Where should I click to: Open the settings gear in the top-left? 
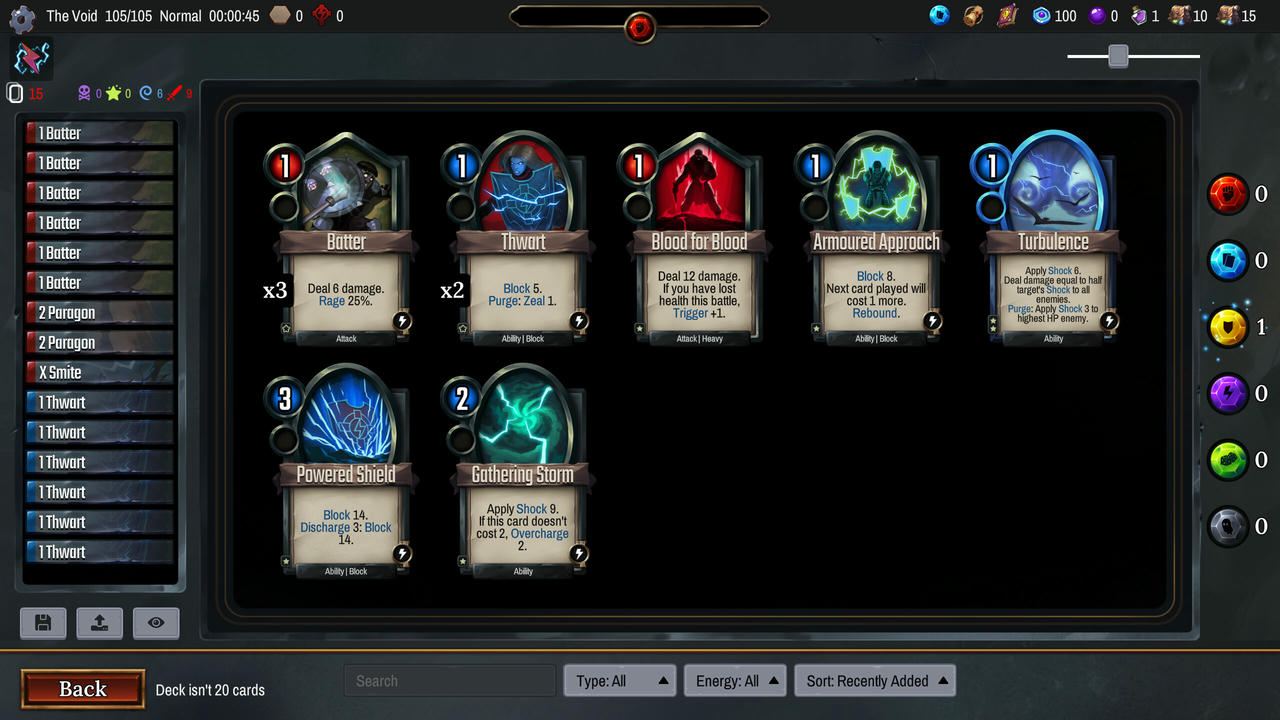click(22, 19)
